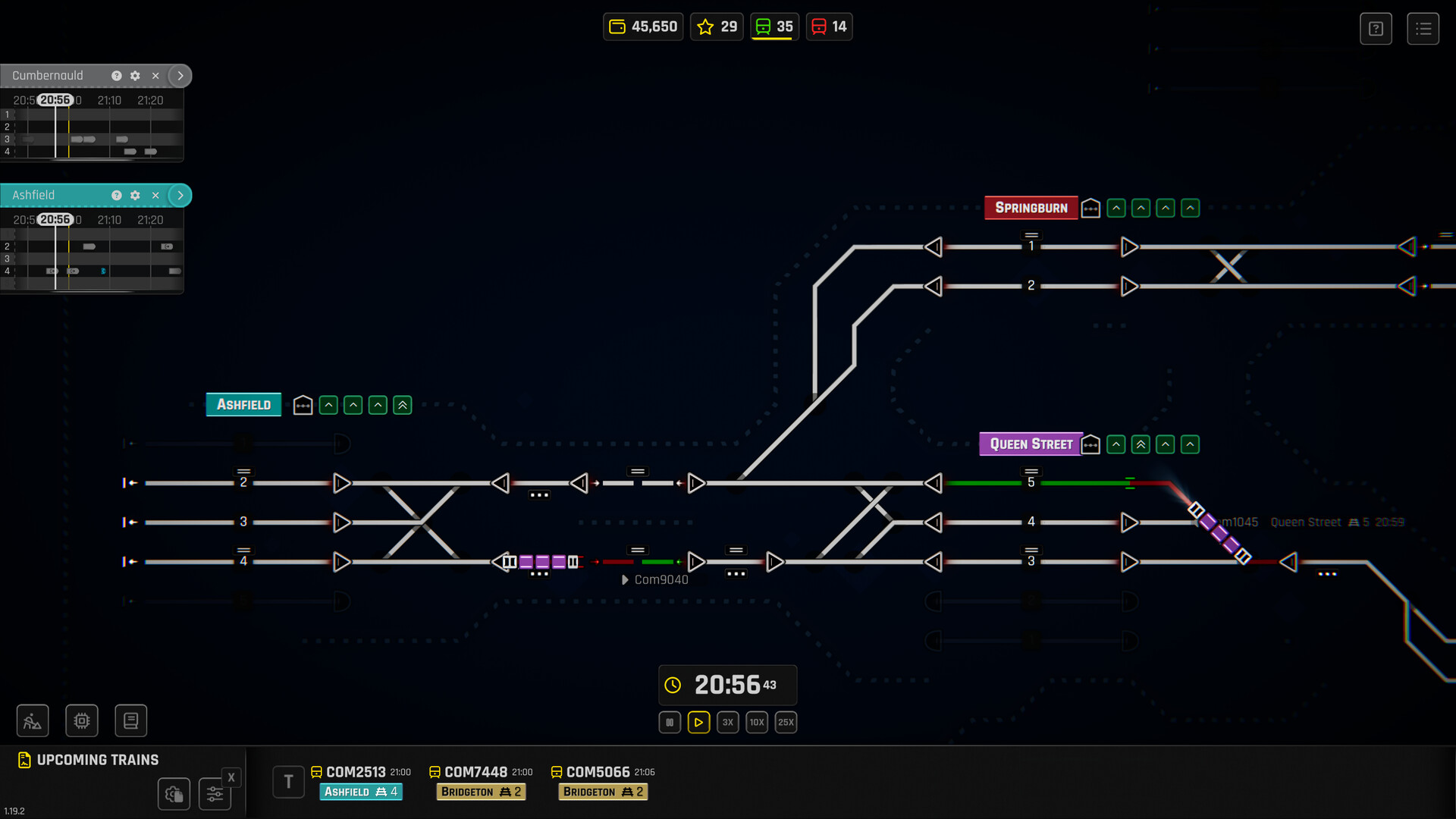
Task: Select the rejected trains counter tab
Action: click(x=829, y=26)
